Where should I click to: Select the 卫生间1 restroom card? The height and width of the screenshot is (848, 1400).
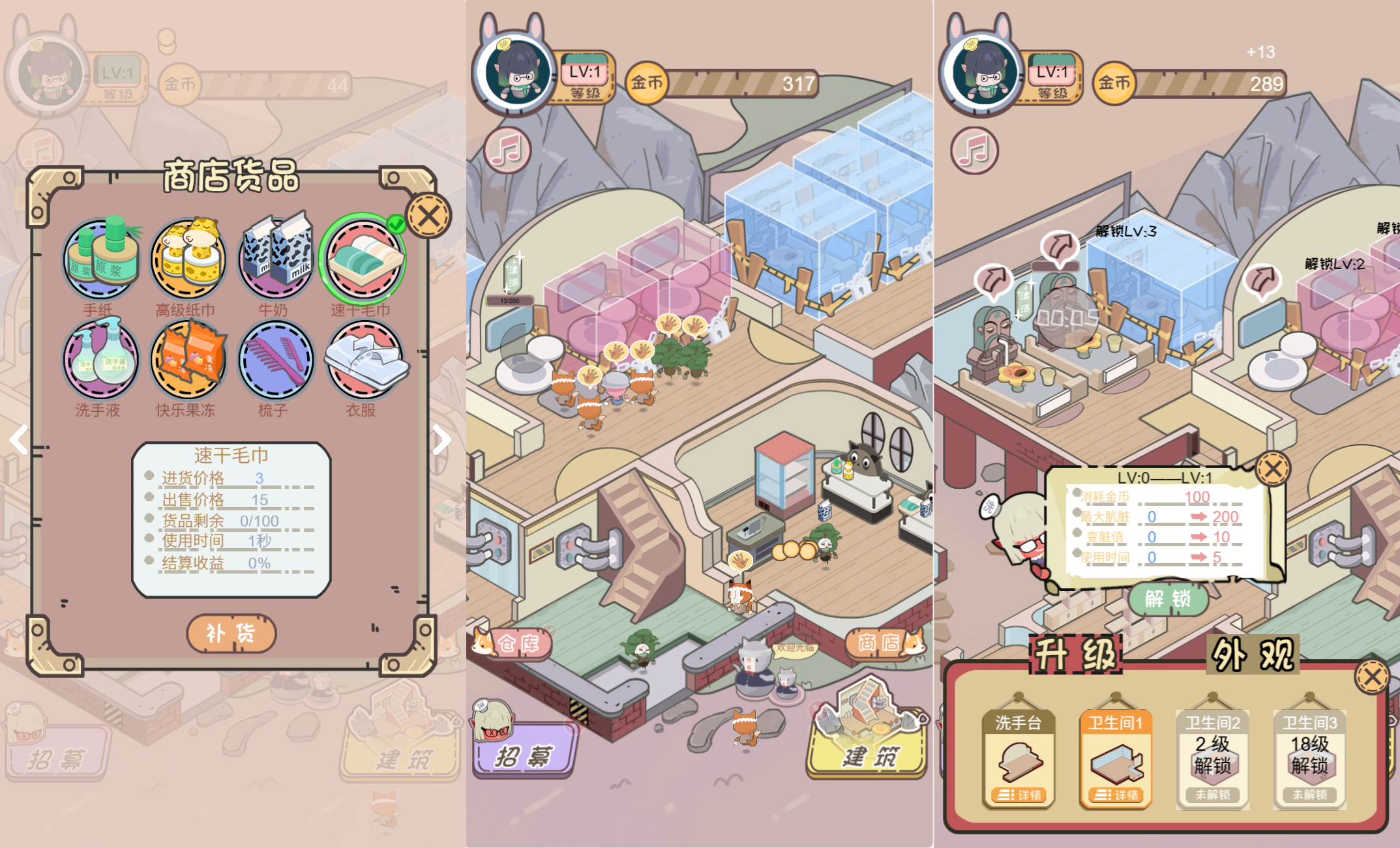[x=1115, y=759]
